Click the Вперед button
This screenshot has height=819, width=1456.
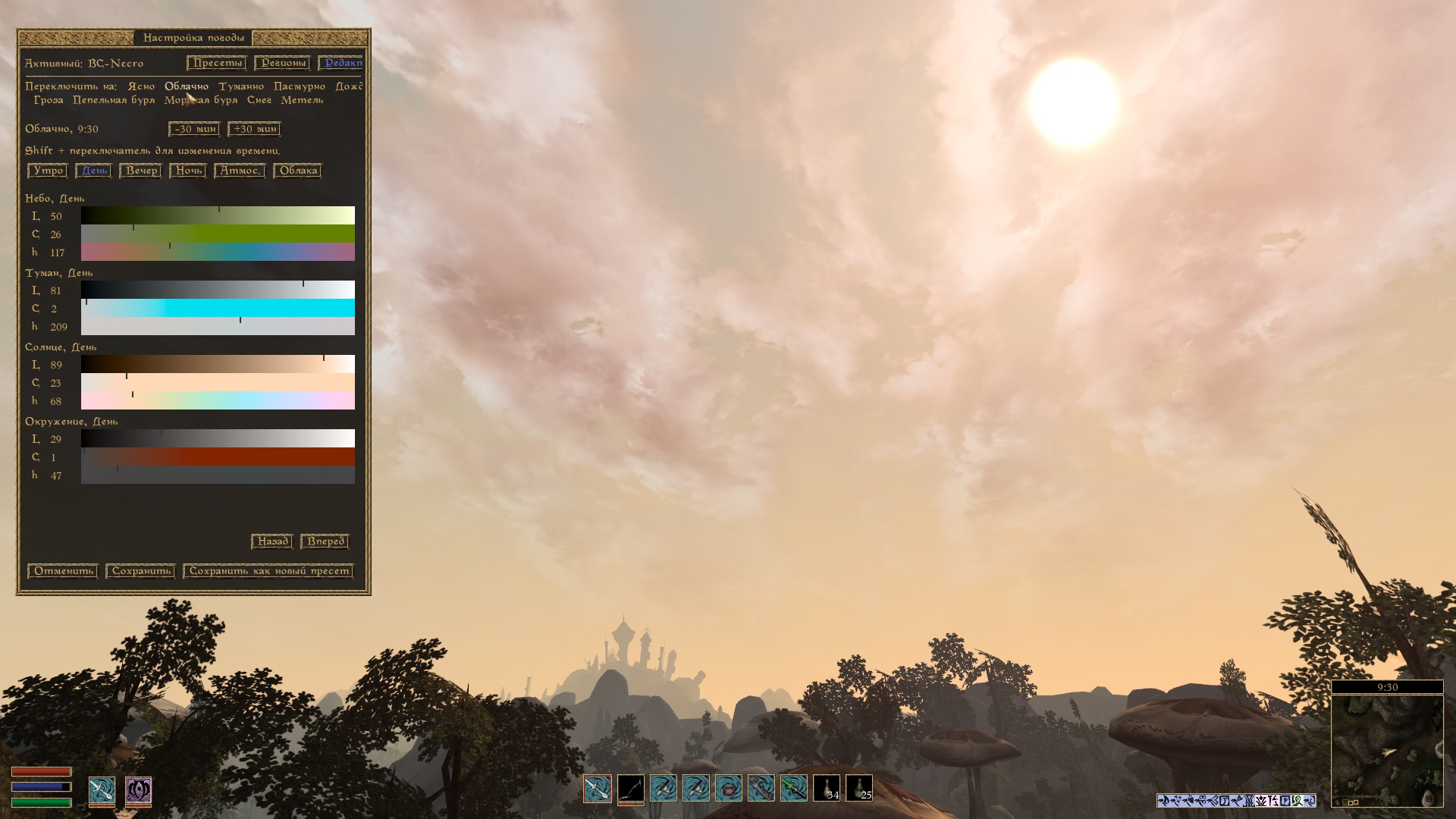tap(325, 541)
